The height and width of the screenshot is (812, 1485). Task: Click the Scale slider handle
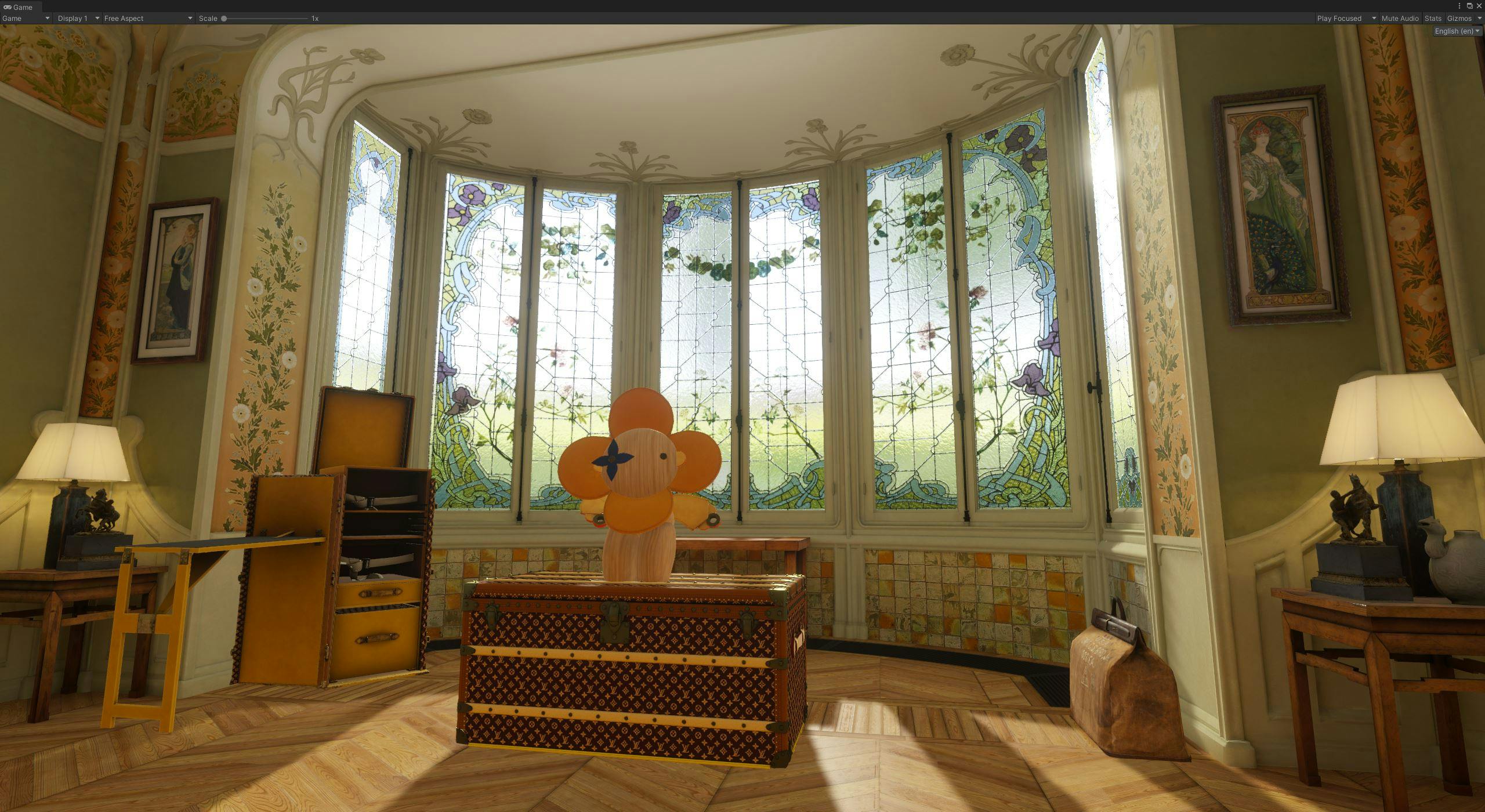click(x=225, y=18)
